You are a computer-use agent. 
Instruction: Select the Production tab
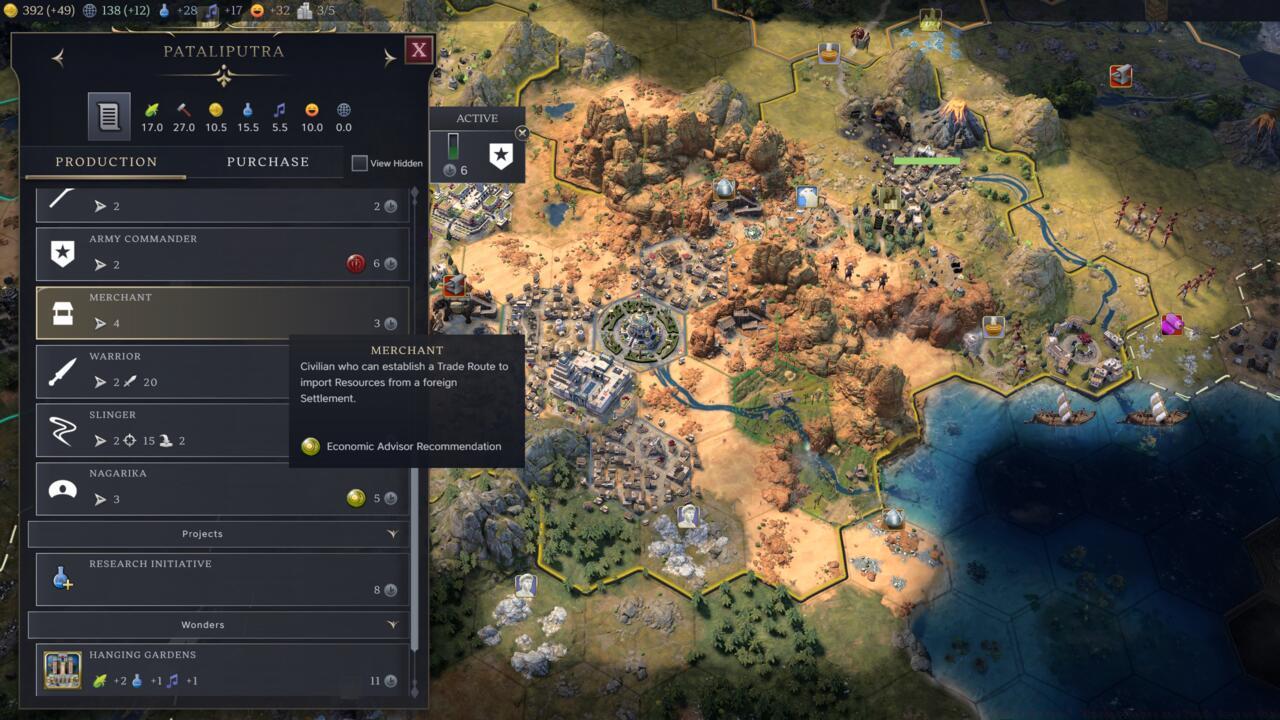coord(106,162)
